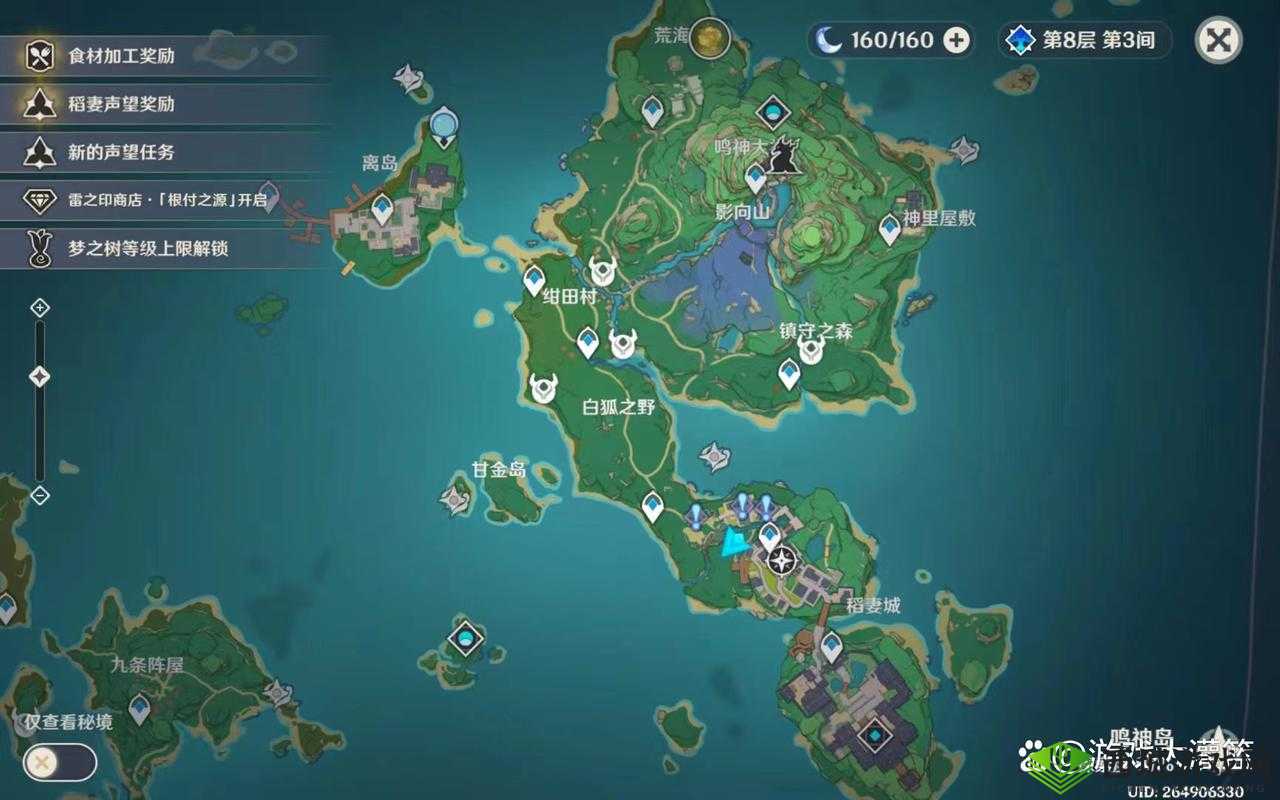The image size is (1280, 800).
Task: Open the Spiral Abyss 第8层 第3间 indicator
Action: pyautogui.click(x=1085, y=40)
